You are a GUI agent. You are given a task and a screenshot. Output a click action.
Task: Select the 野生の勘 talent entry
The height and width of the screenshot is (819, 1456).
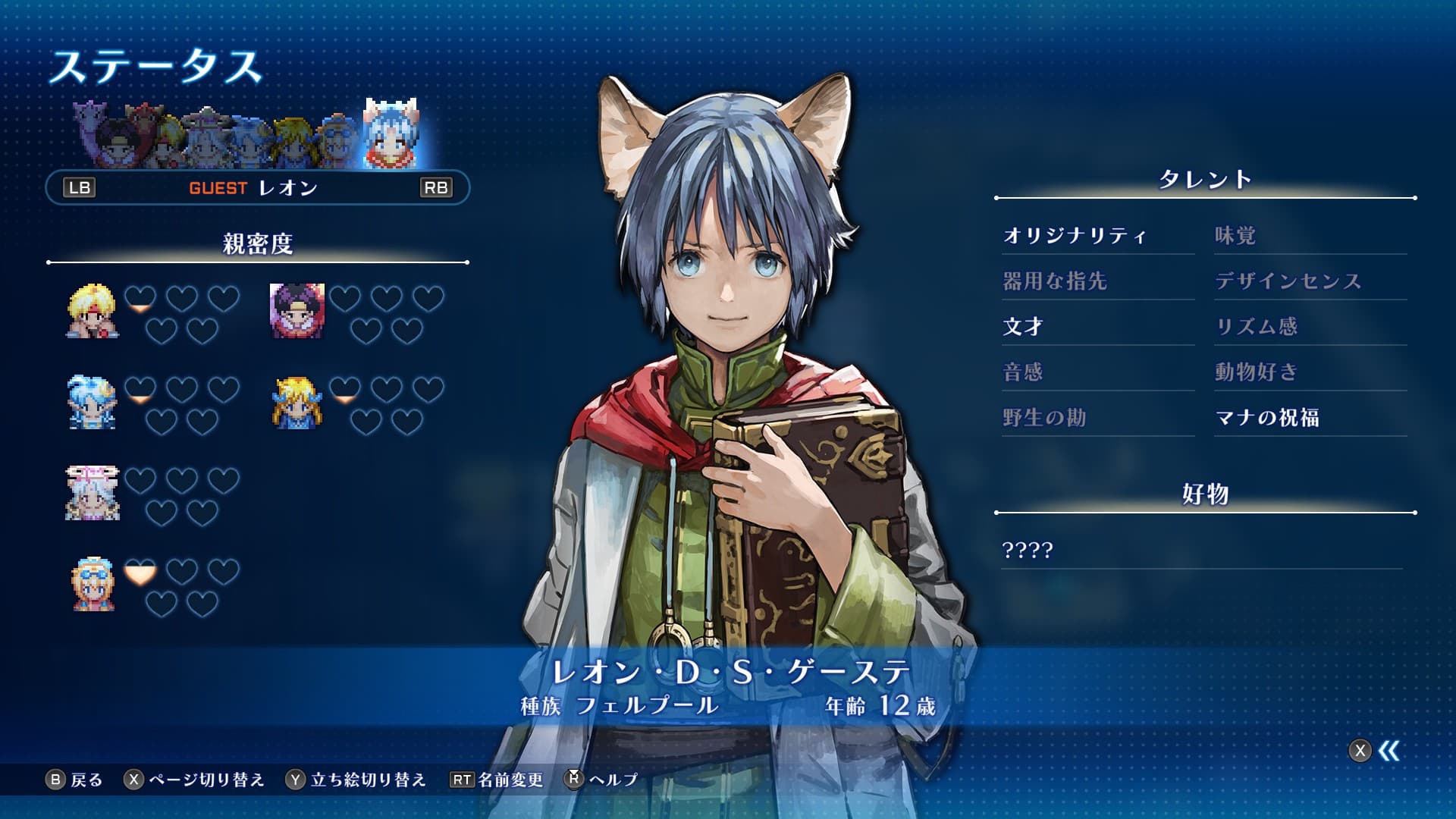(x=1043, y=418)
